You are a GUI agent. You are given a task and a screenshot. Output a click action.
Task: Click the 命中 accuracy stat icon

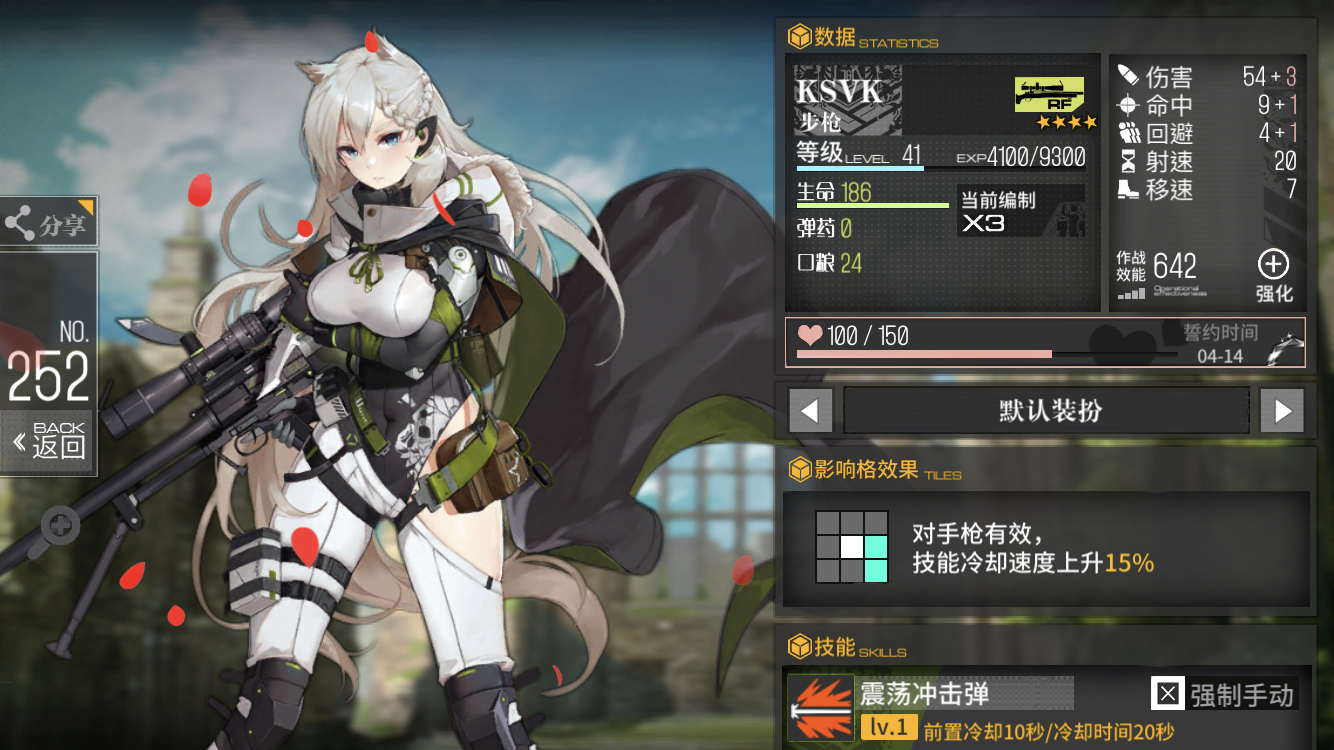[1128, 104]
